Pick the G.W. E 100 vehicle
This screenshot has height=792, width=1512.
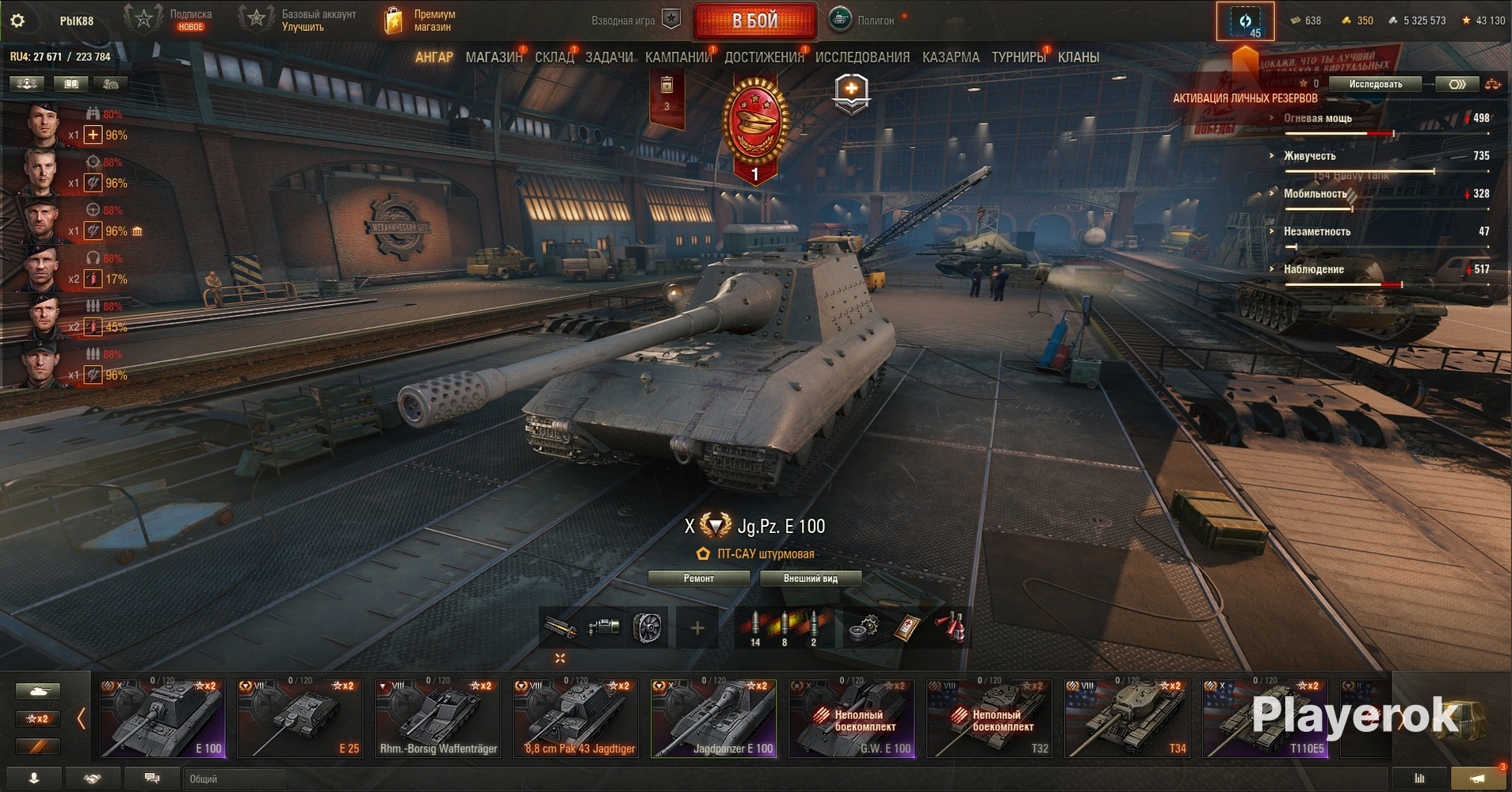(x=852, y=718)
